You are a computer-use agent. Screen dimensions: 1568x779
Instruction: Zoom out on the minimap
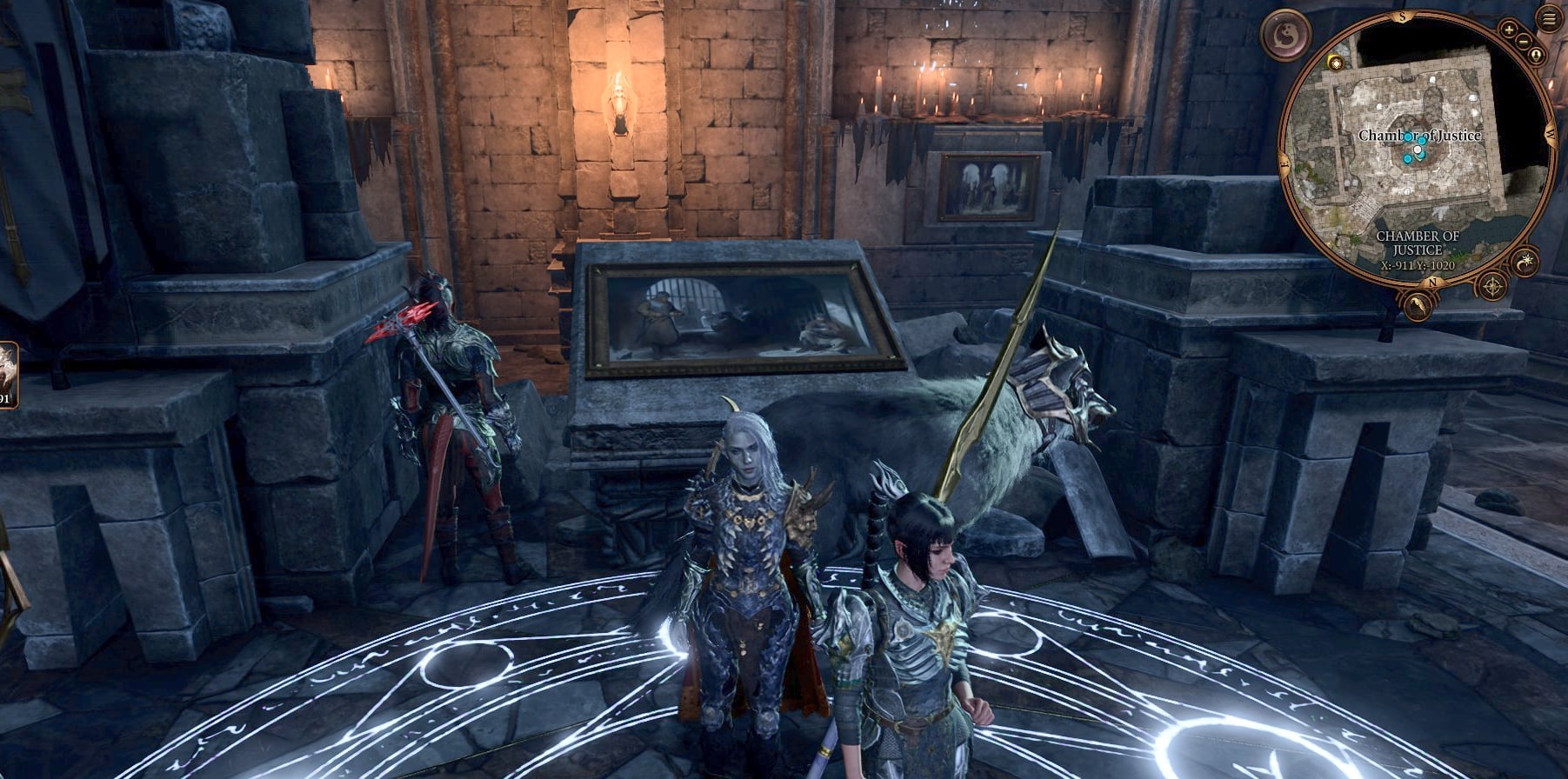[x=1523, y=43]
